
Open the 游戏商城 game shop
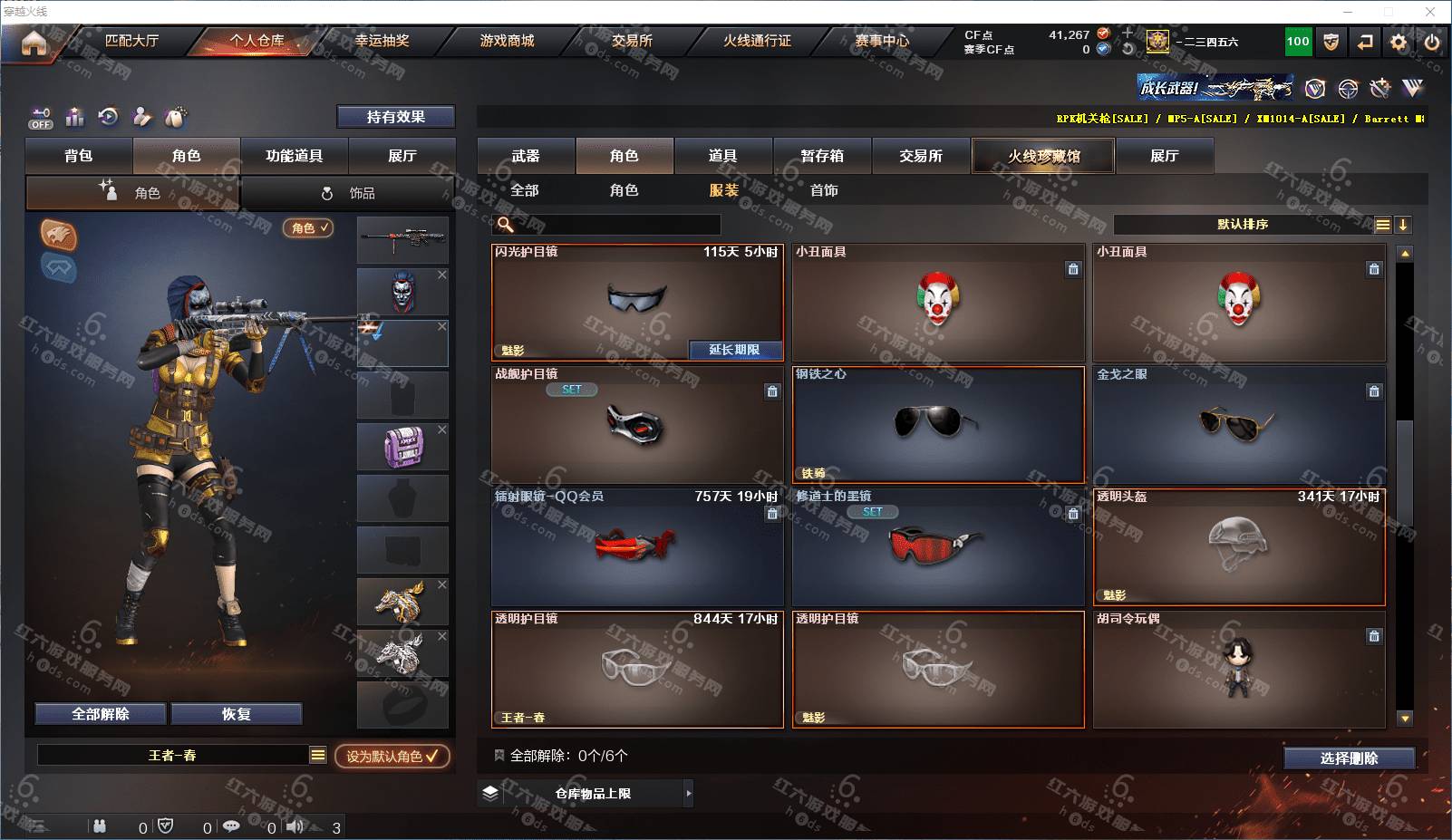click(507, 41)
